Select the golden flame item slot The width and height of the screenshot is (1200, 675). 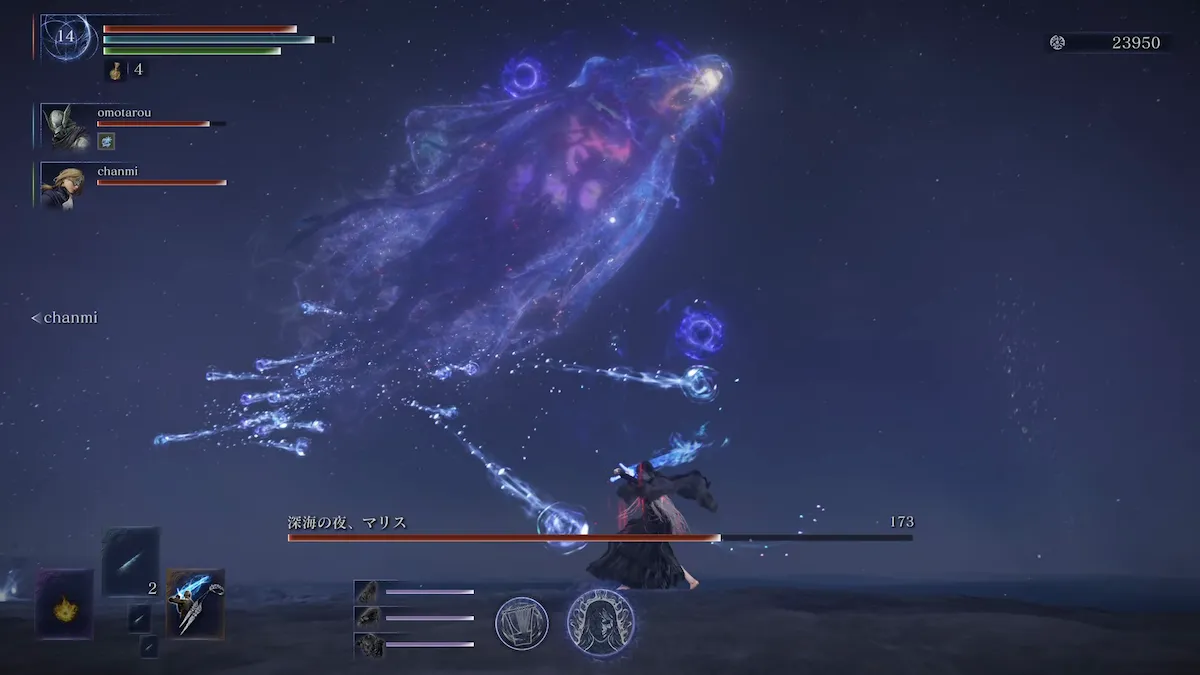pos(65,604)
